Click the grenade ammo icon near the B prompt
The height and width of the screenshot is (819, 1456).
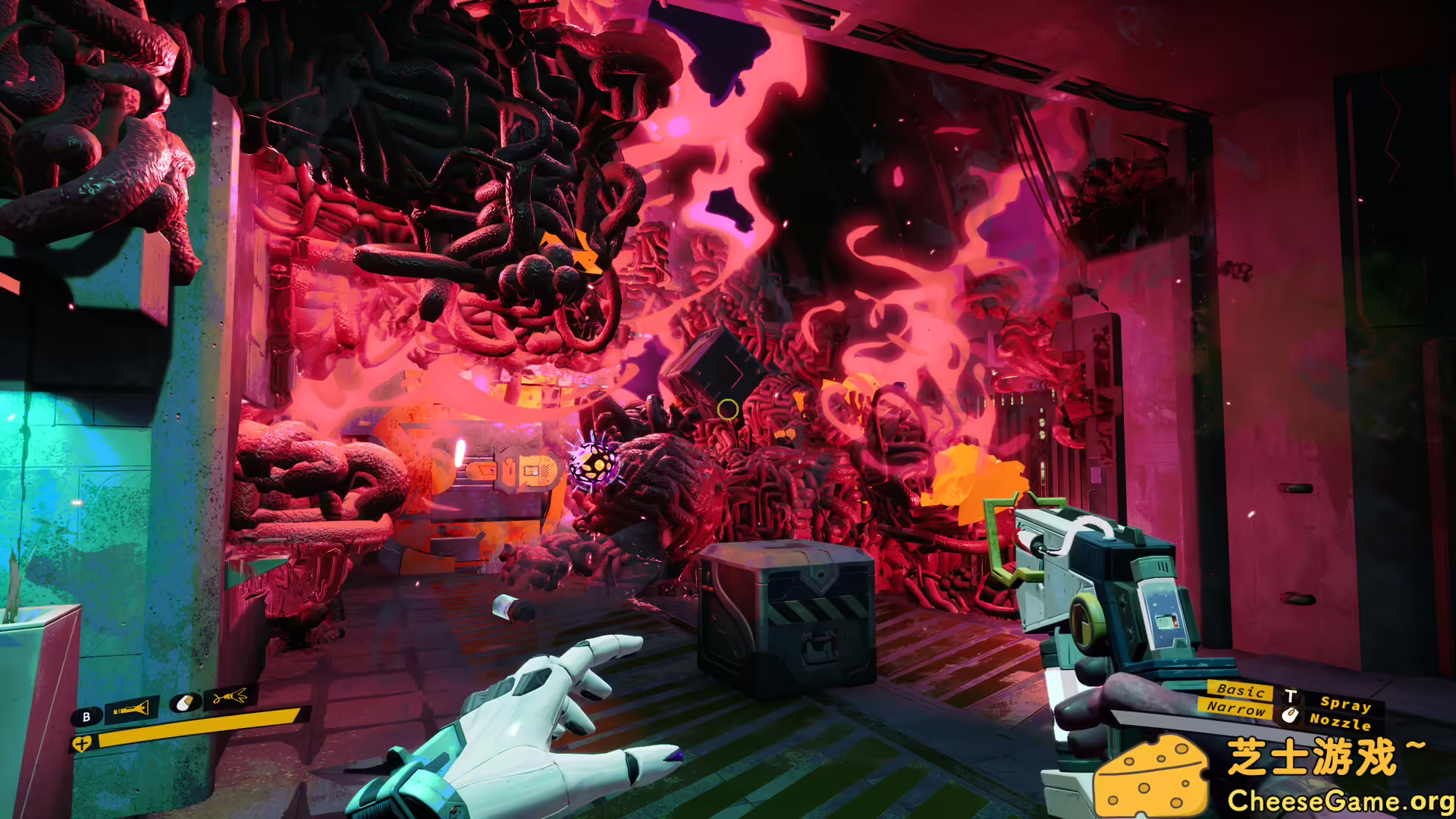184,701
